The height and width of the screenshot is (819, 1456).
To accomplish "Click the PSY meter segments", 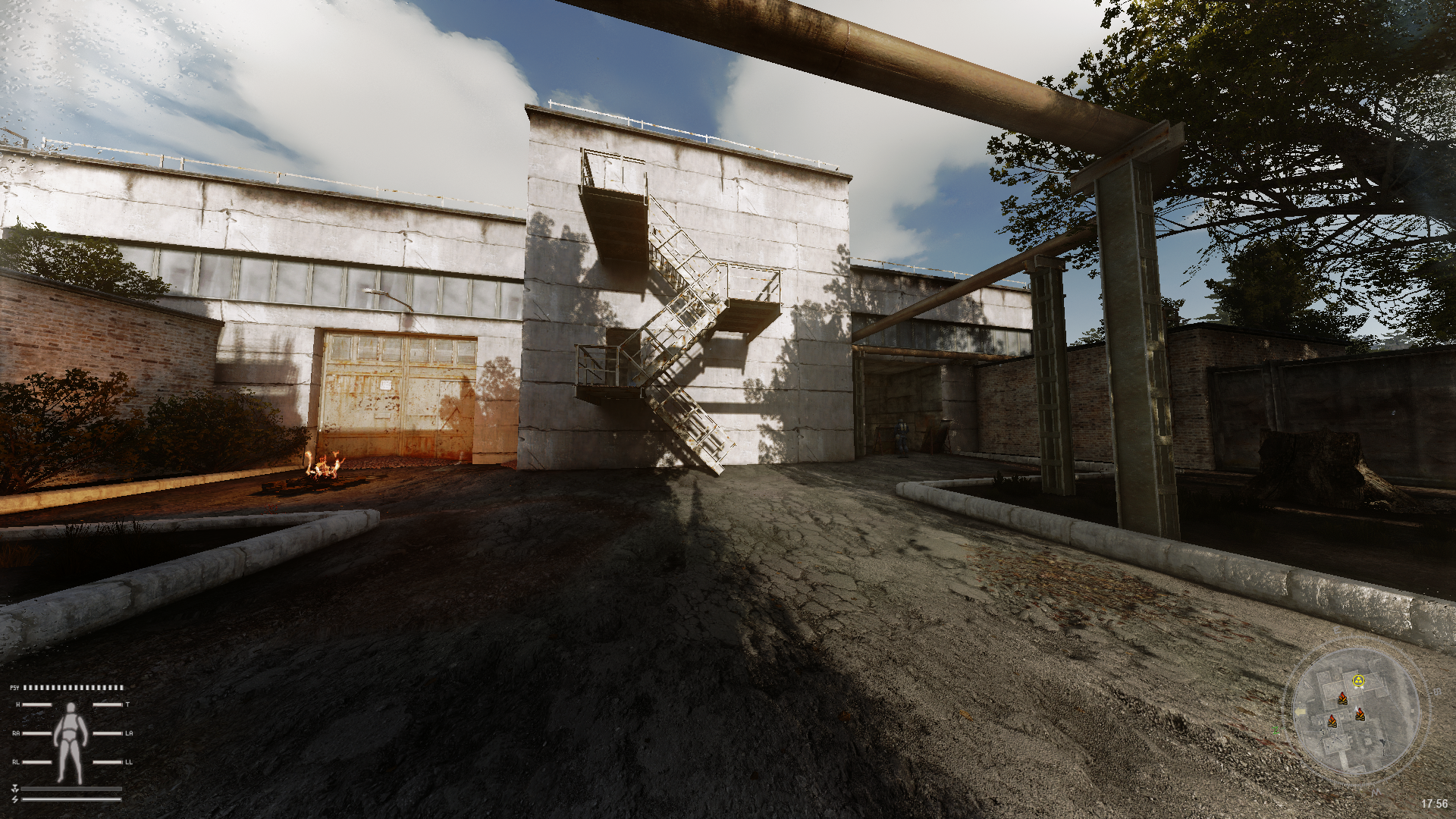I will [73, 688].
